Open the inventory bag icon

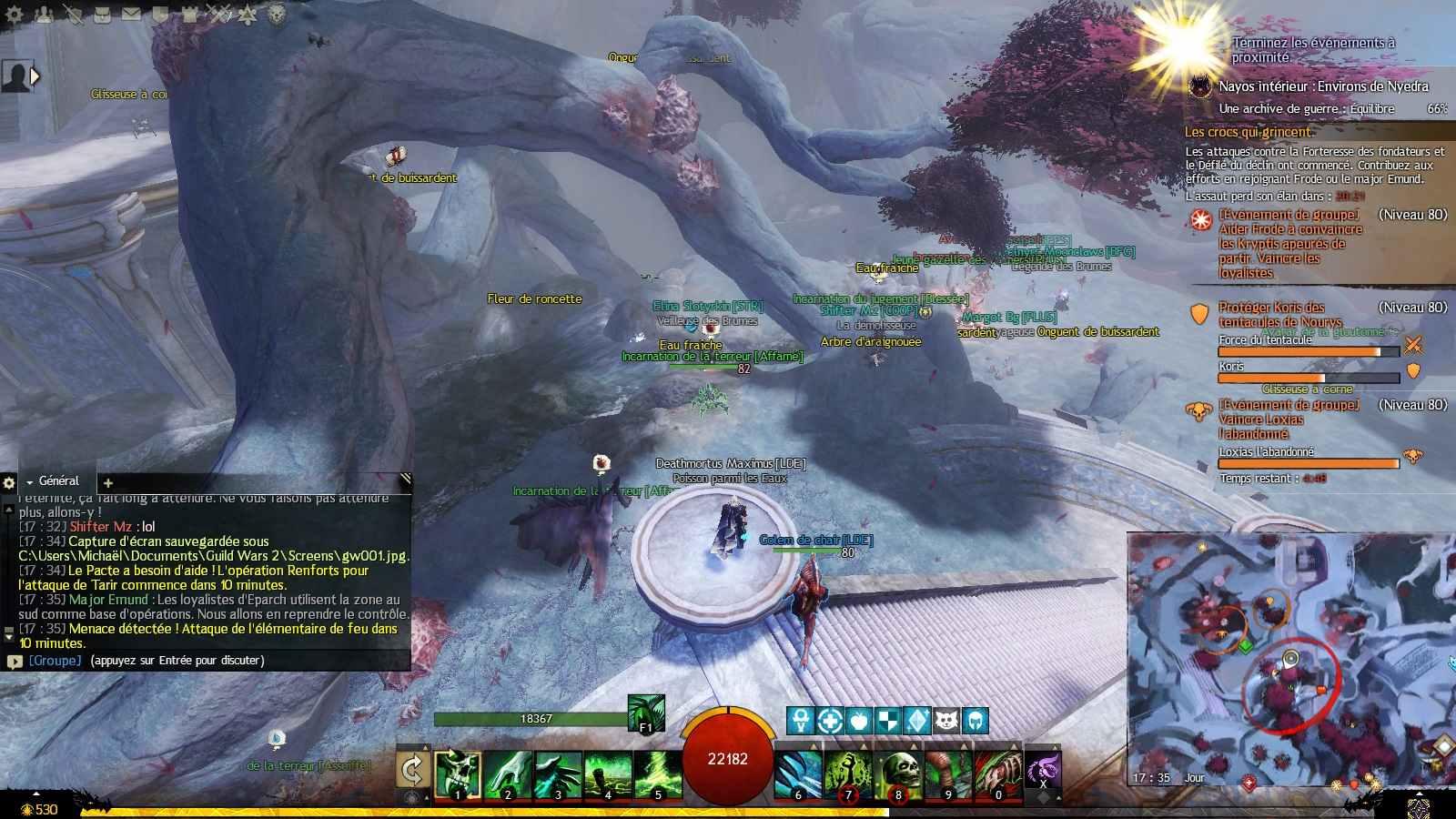tap(102, 14)
